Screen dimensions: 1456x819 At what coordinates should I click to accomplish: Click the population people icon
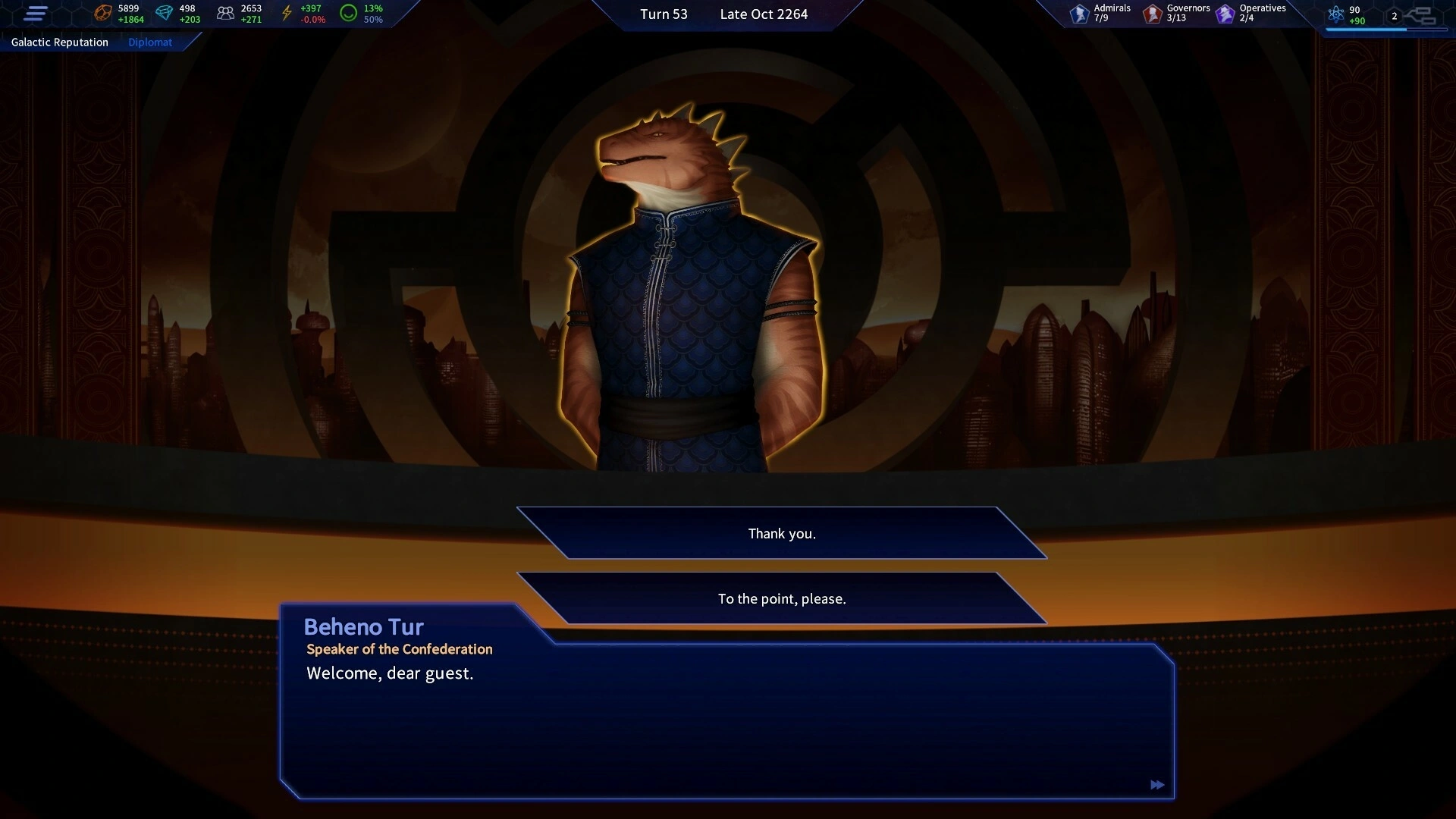pyautogui.click(x=225, y=13)
